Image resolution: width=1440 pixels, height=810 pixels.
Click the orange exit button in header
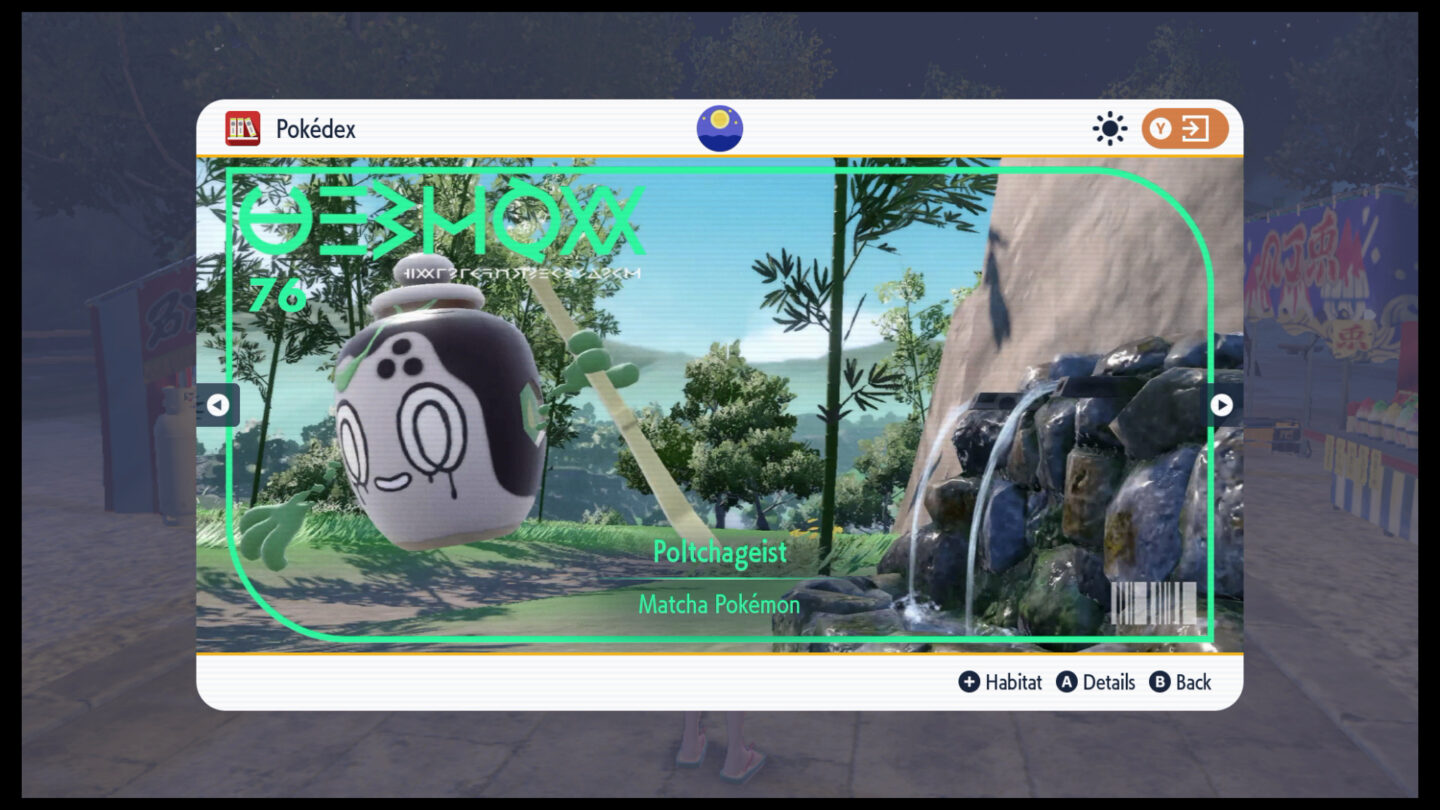tap(1184, 129)
